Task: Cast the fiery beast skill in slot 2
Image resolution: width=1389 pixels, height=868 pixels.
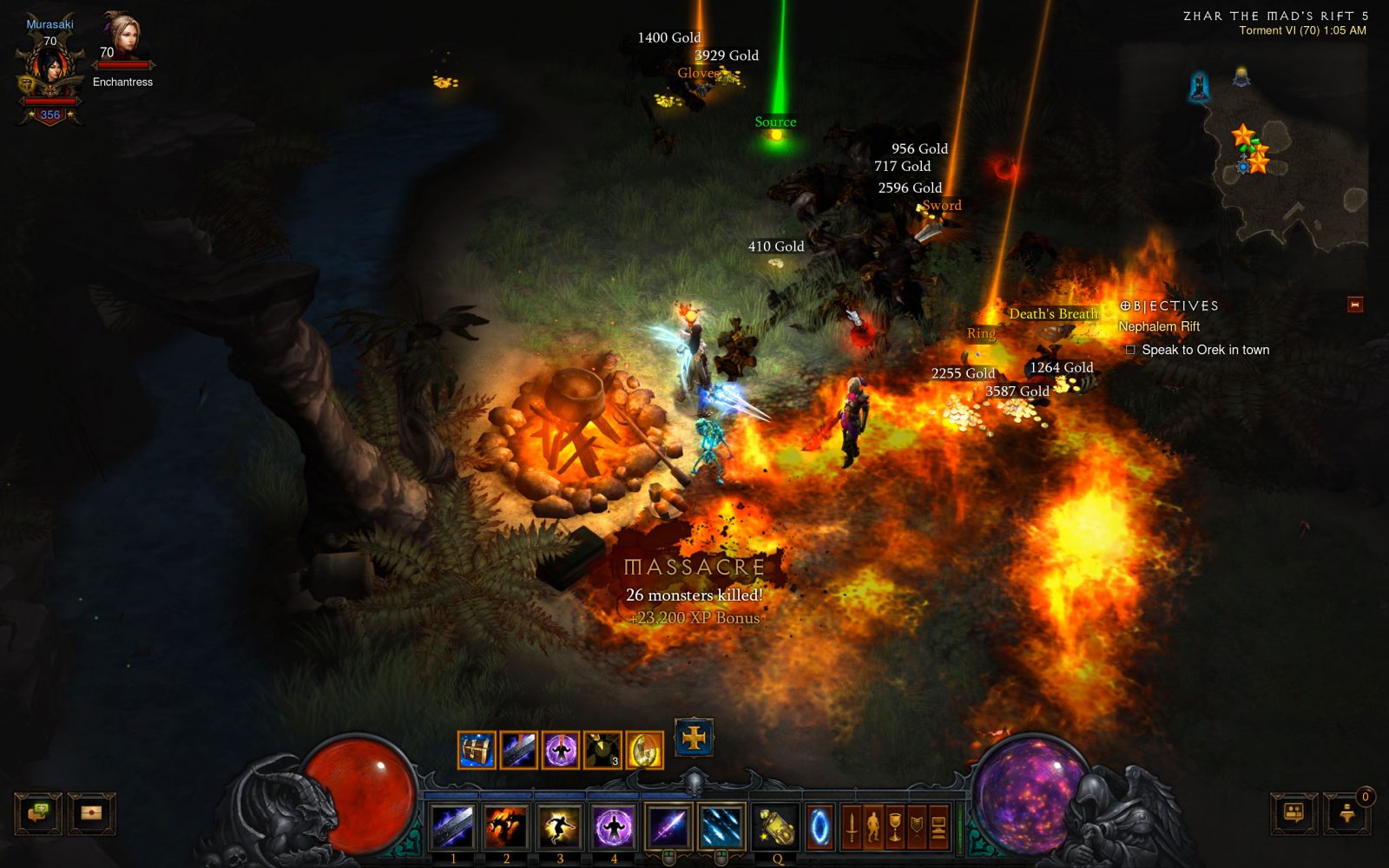Action: 506,826
